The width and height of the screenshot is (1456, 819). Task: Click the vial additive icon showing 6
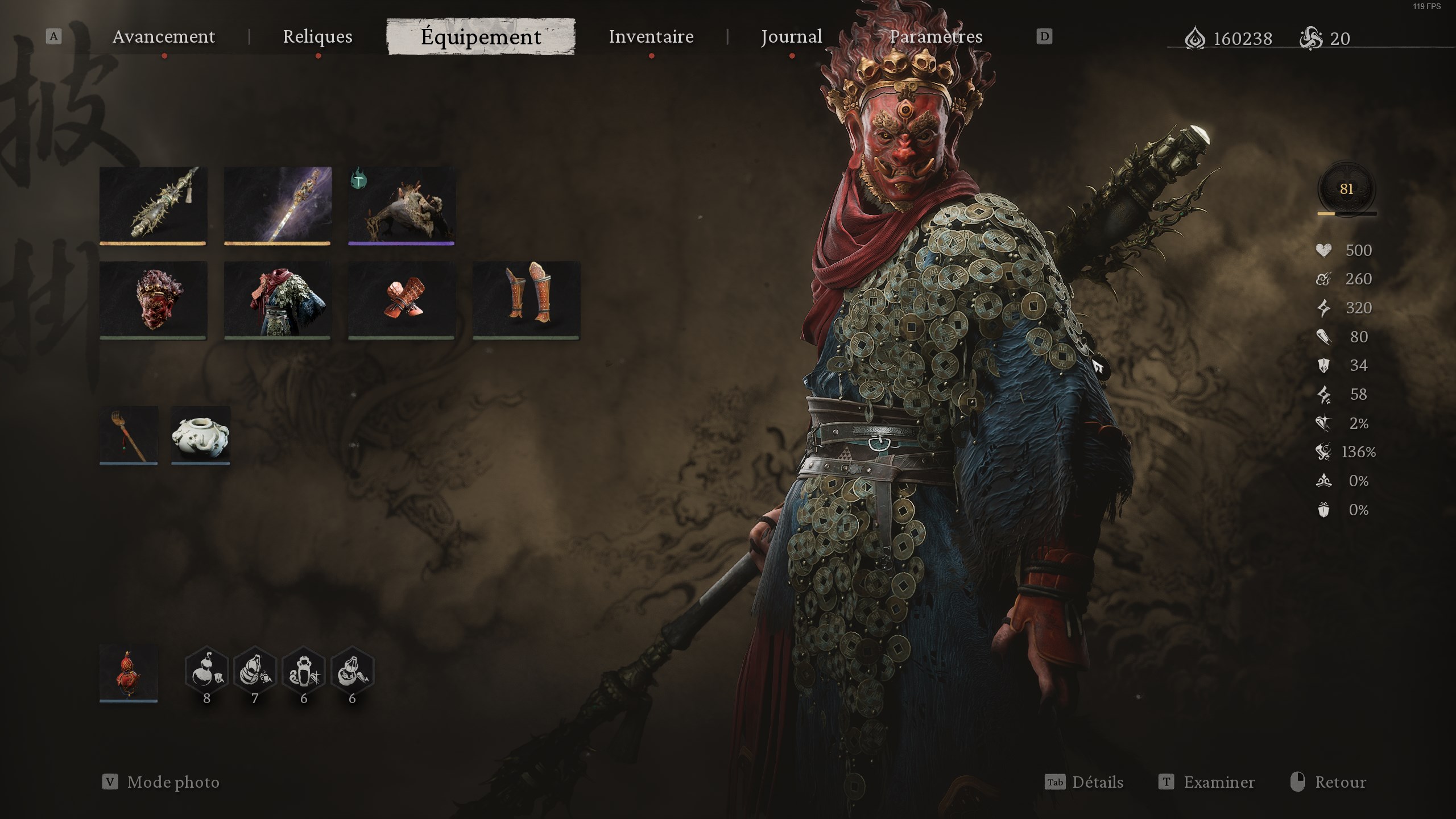click(304, 670)
